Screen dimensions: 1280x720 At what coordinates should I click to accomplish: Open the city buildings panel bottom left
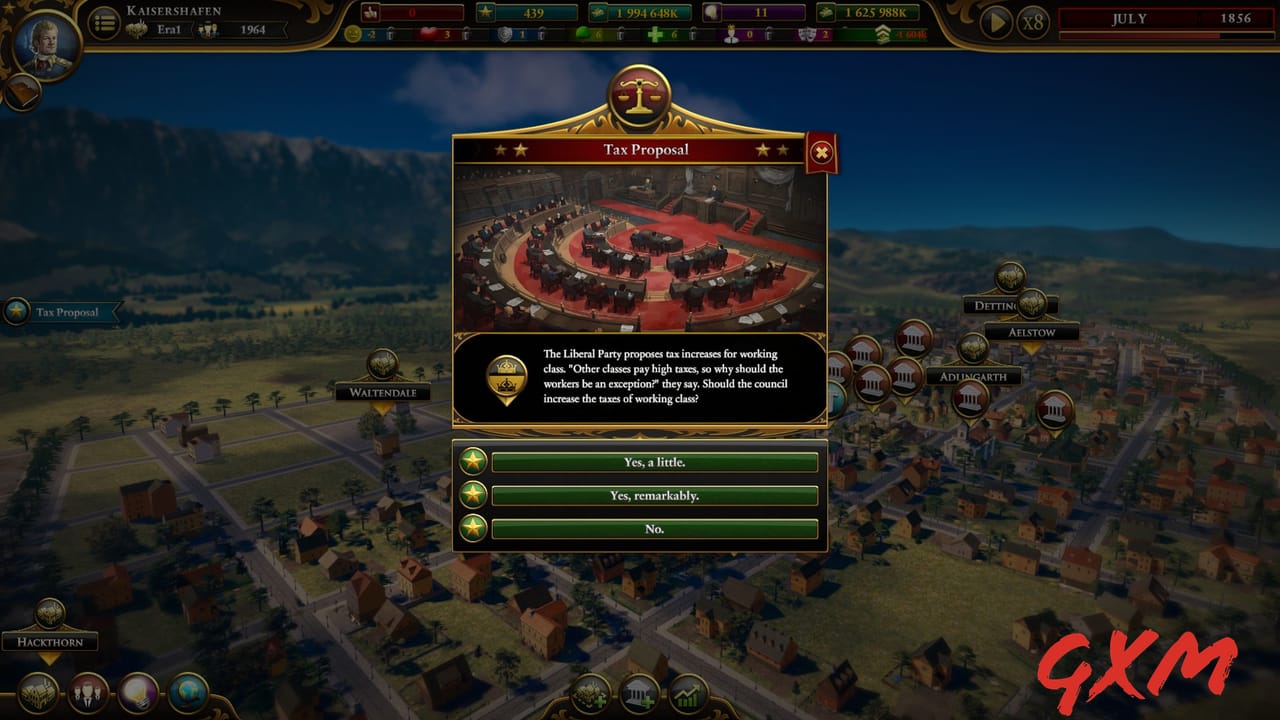tap(36, 691)
